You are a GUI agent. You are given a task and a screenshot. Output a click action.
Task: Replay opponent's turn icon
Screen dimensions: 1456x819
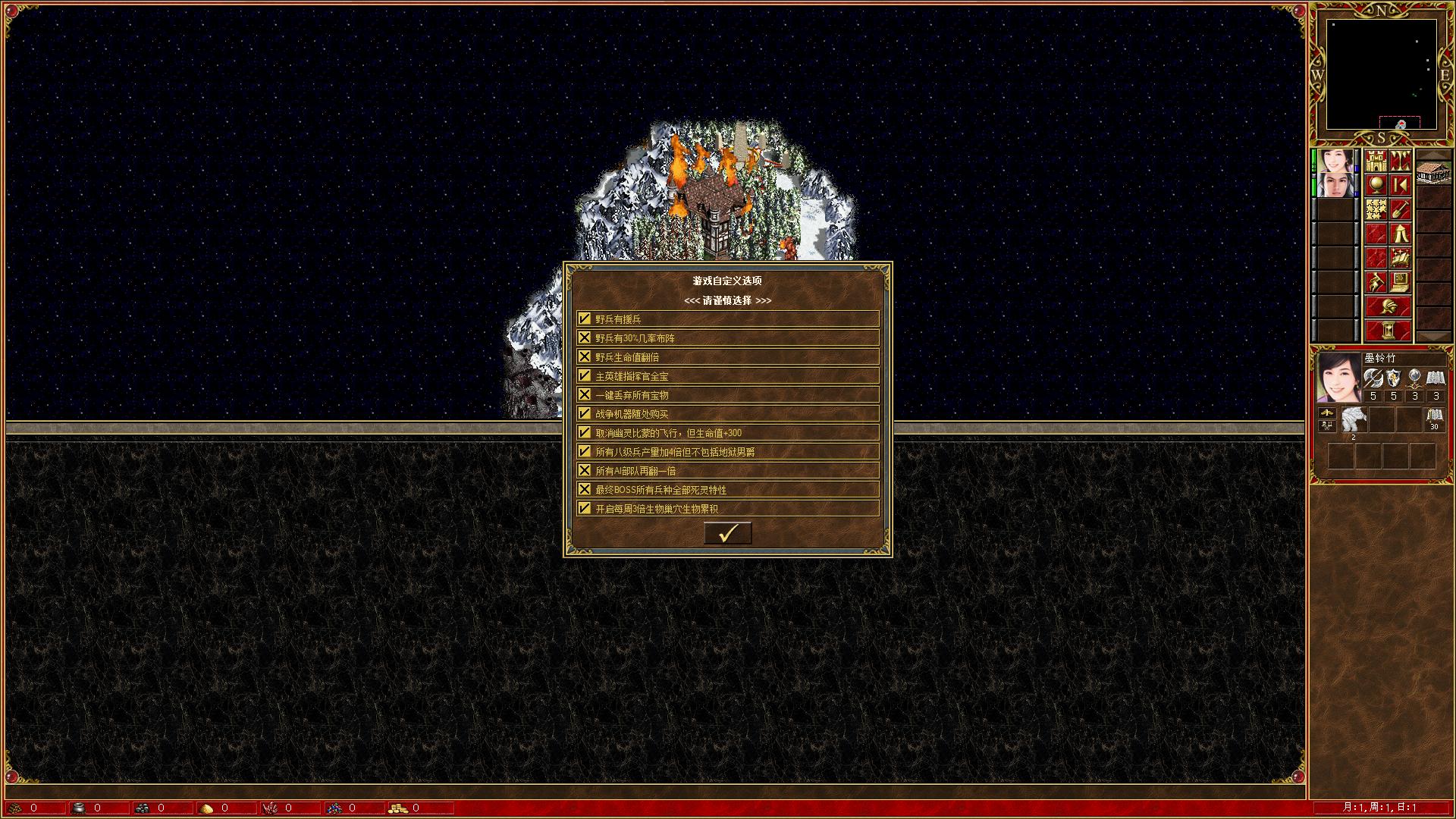[x=1401, y=186]
